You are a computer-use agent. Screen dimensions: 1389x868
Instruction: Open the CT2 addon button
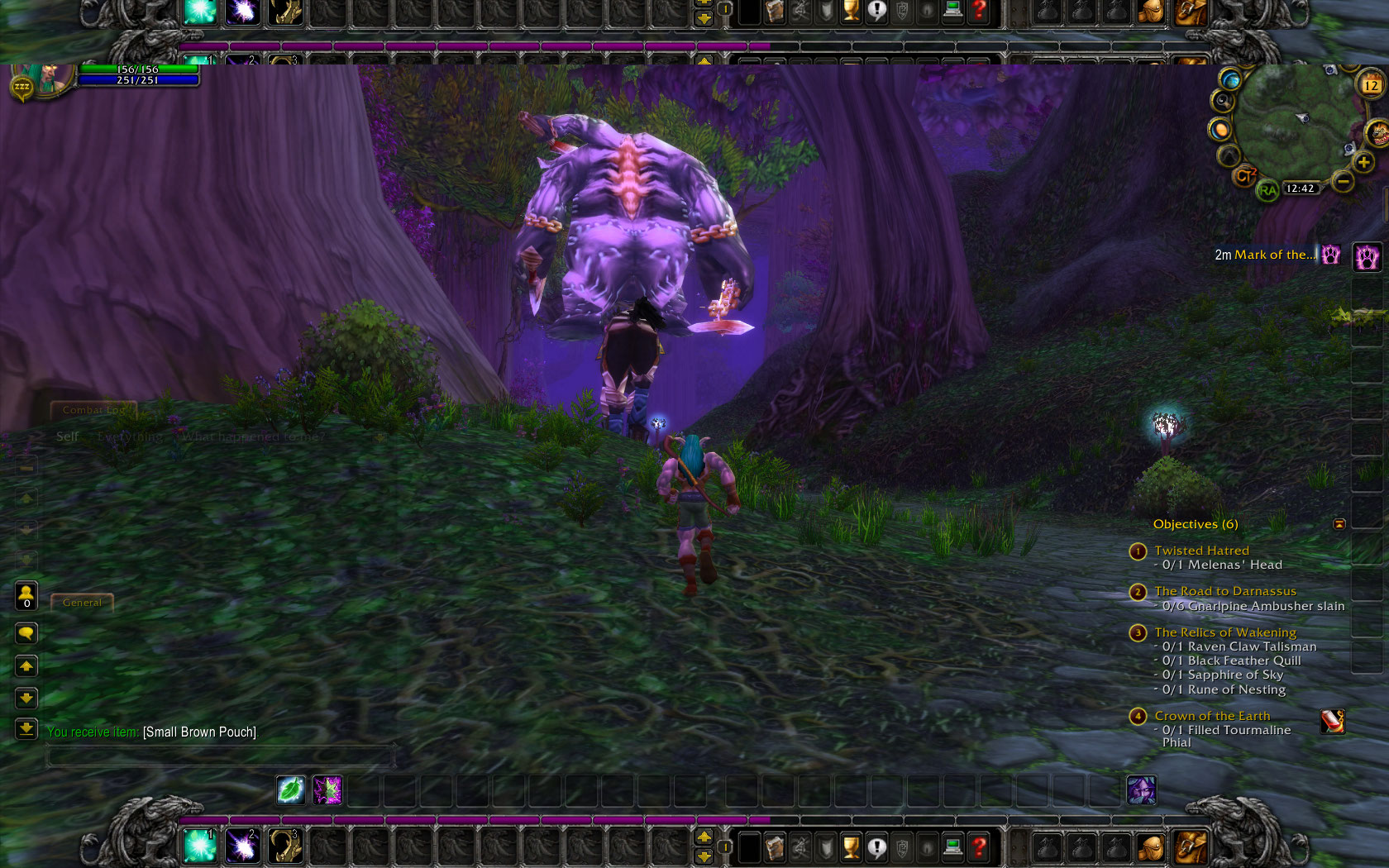tap(1244, 175)
